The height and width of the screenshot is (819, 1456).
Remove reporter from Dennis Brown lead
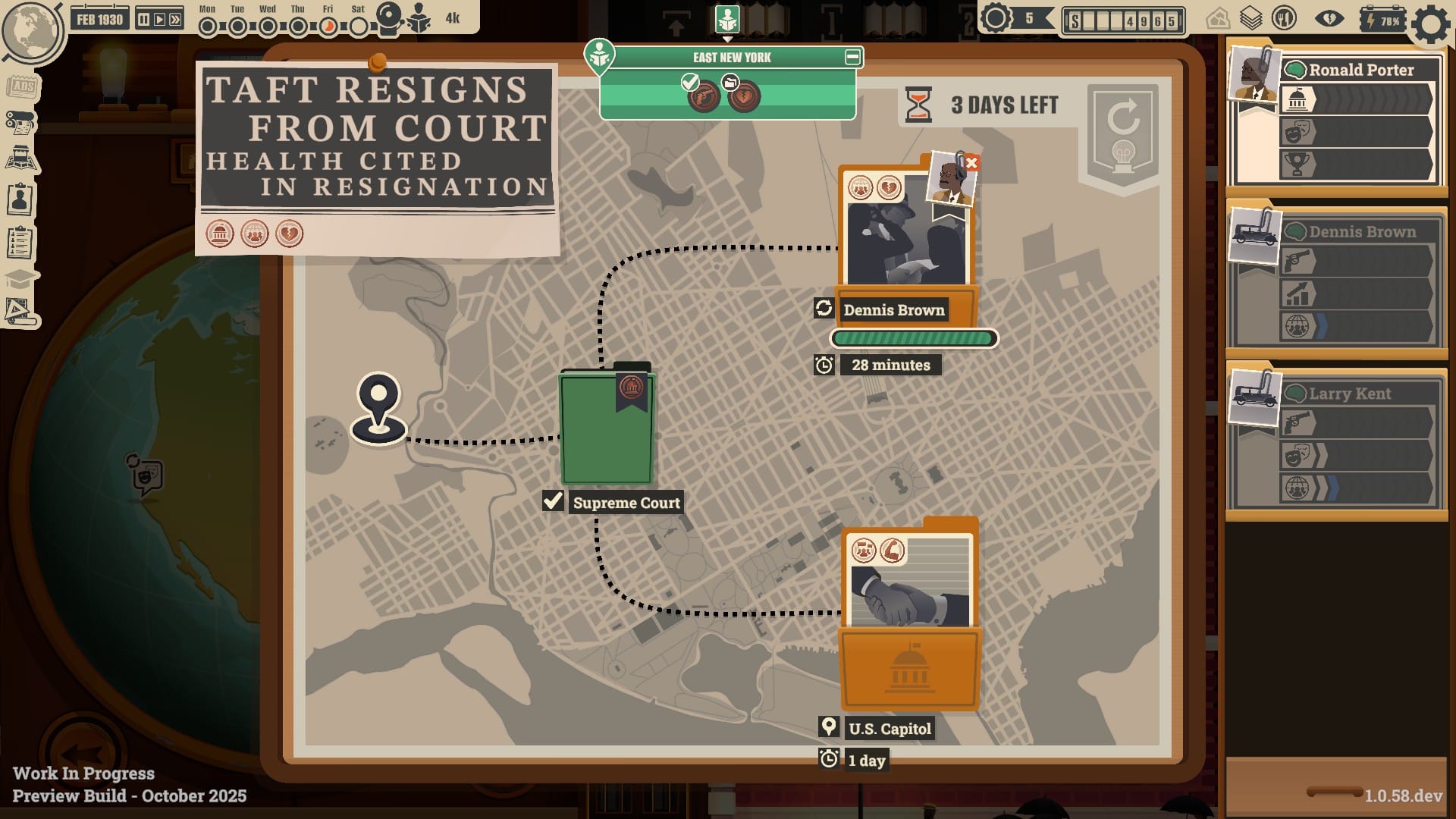(971, 163)
